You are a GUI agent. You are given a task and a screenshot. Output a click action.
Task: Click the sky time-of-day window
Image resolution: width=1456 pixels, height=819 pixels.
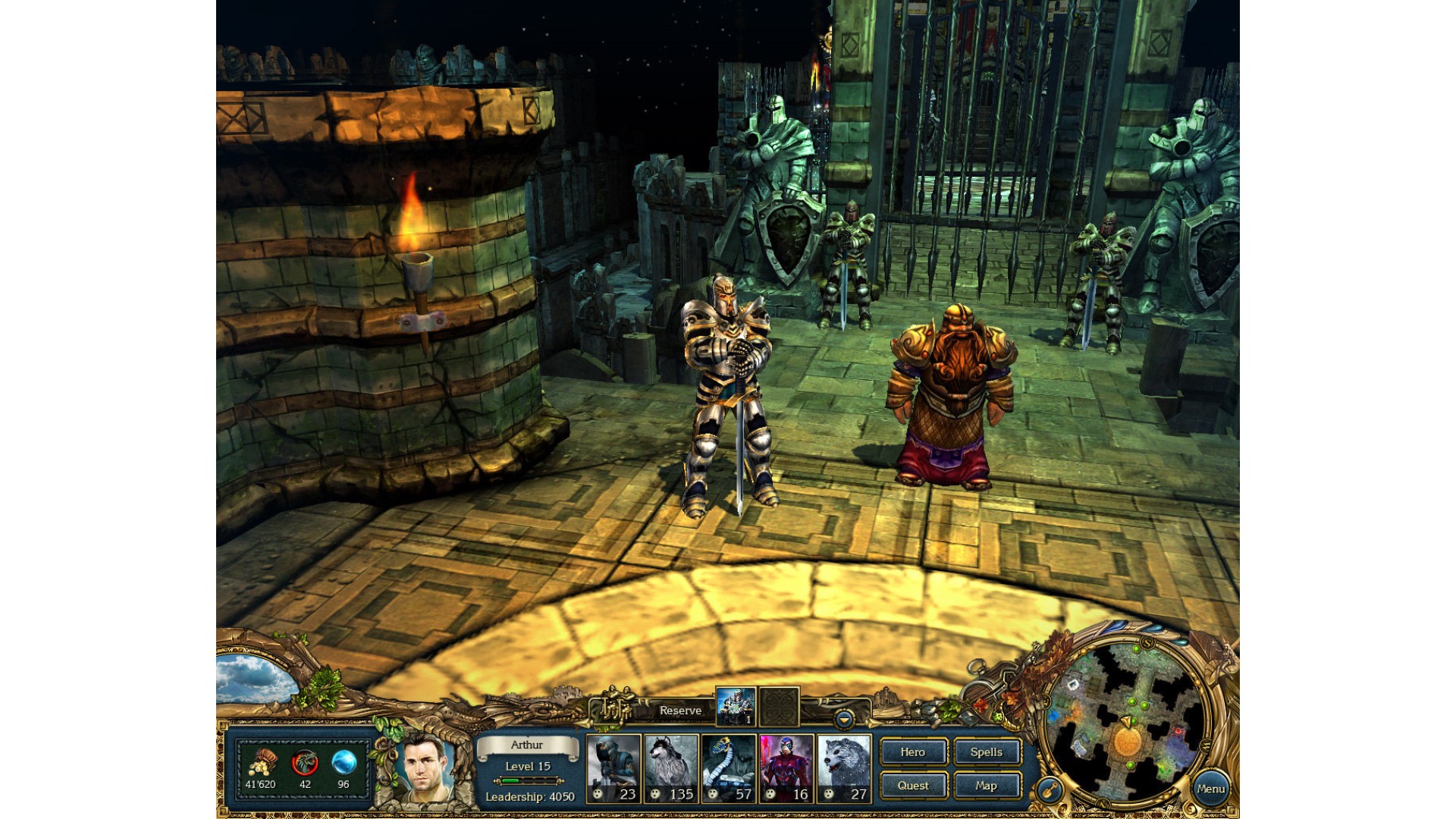coord(254,680)
